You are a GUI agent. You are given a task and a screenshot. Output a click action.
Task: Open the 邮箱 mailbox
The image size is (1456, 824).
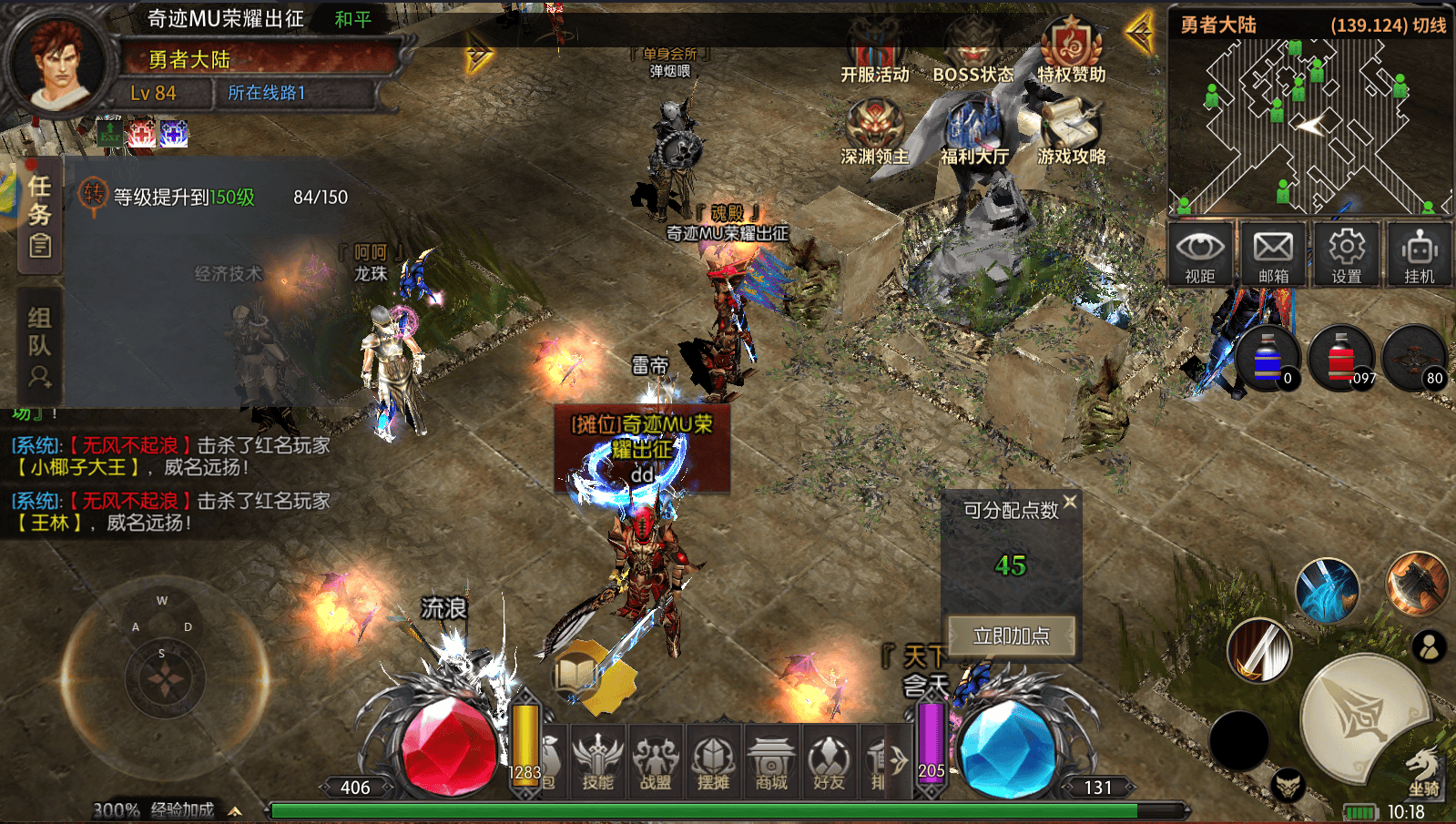click(1273, 254)
